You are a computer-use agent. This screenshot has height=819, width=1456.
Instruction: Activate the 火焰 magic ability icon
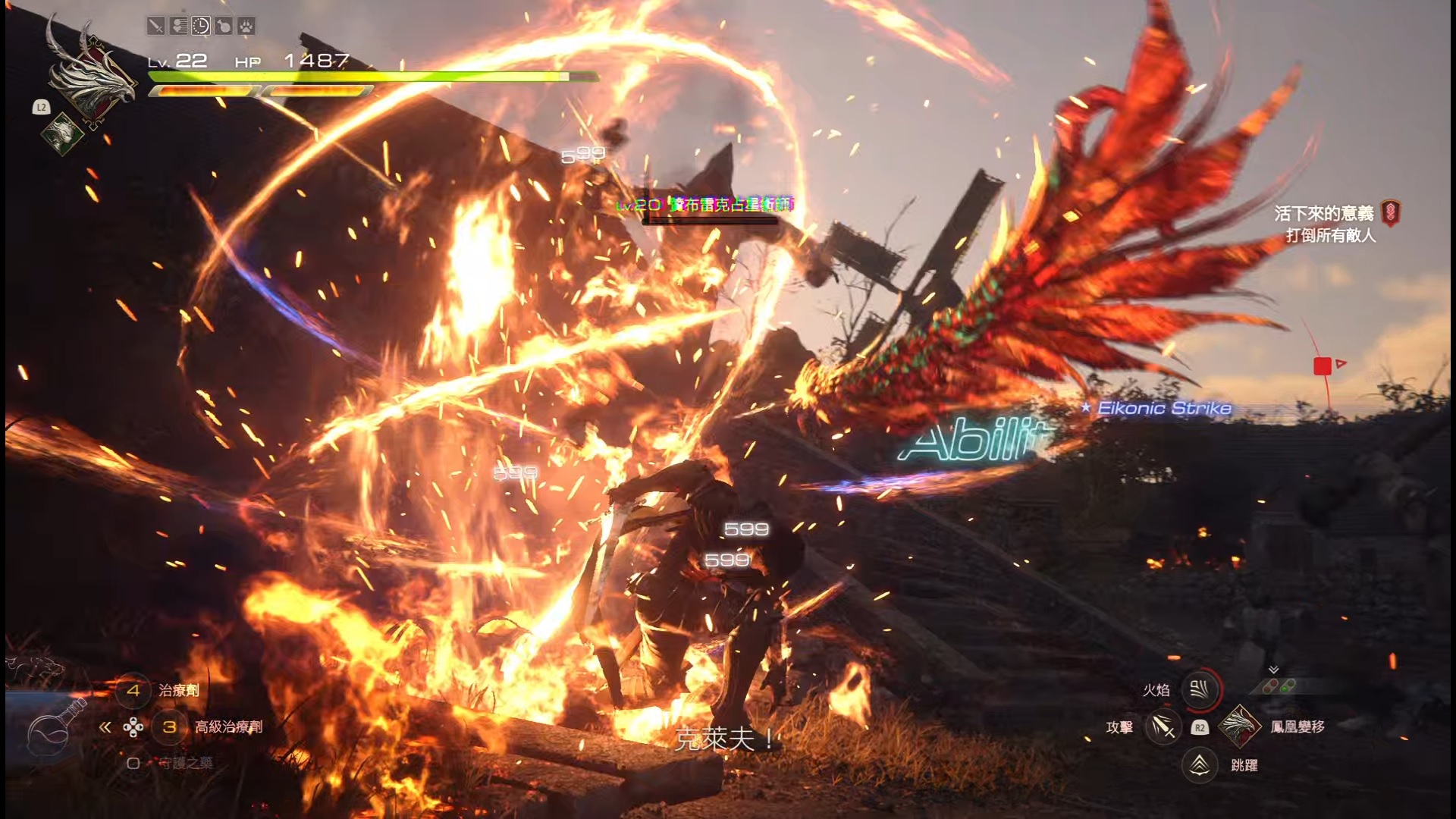click(x=1200, y=689)
